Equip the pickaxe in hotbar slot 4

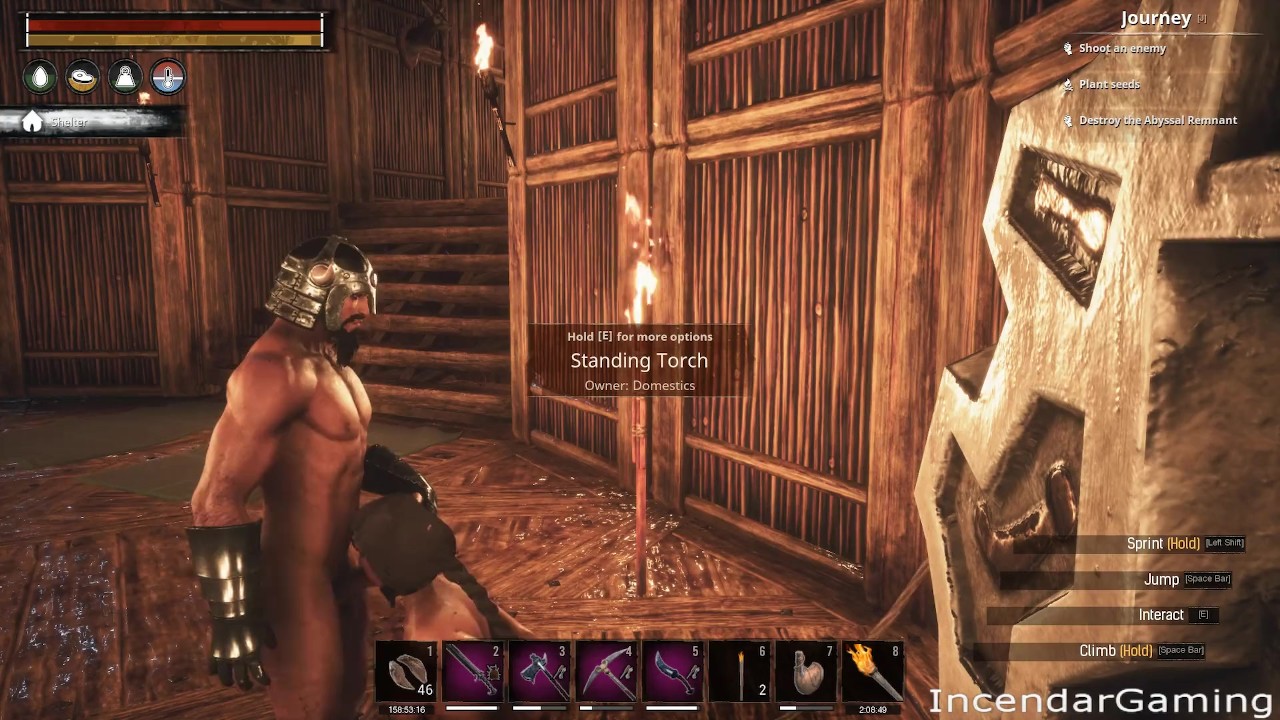[606, 672]
